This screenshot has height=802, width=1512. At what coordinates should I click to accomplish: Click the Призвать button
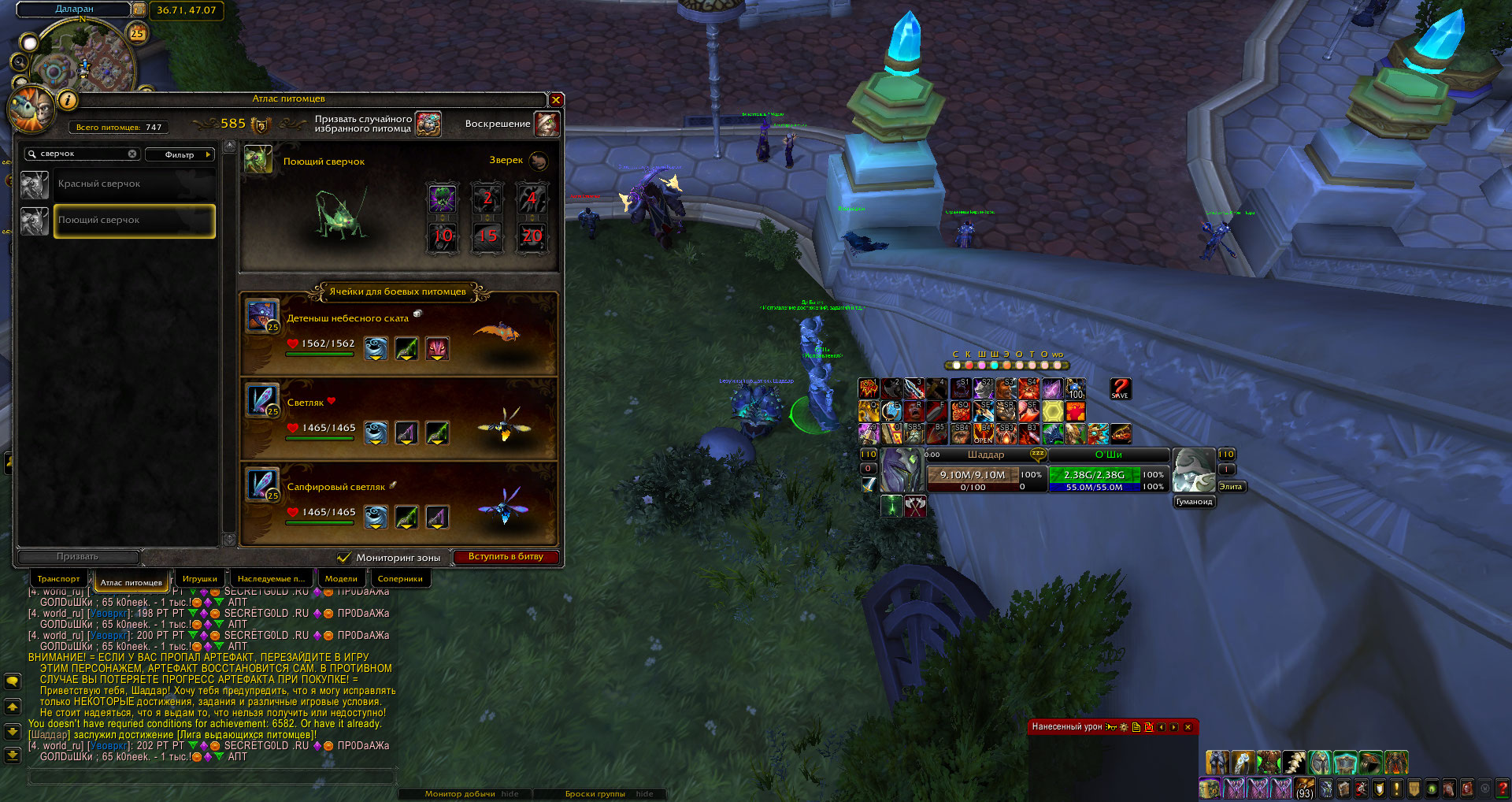pos(78,557)
